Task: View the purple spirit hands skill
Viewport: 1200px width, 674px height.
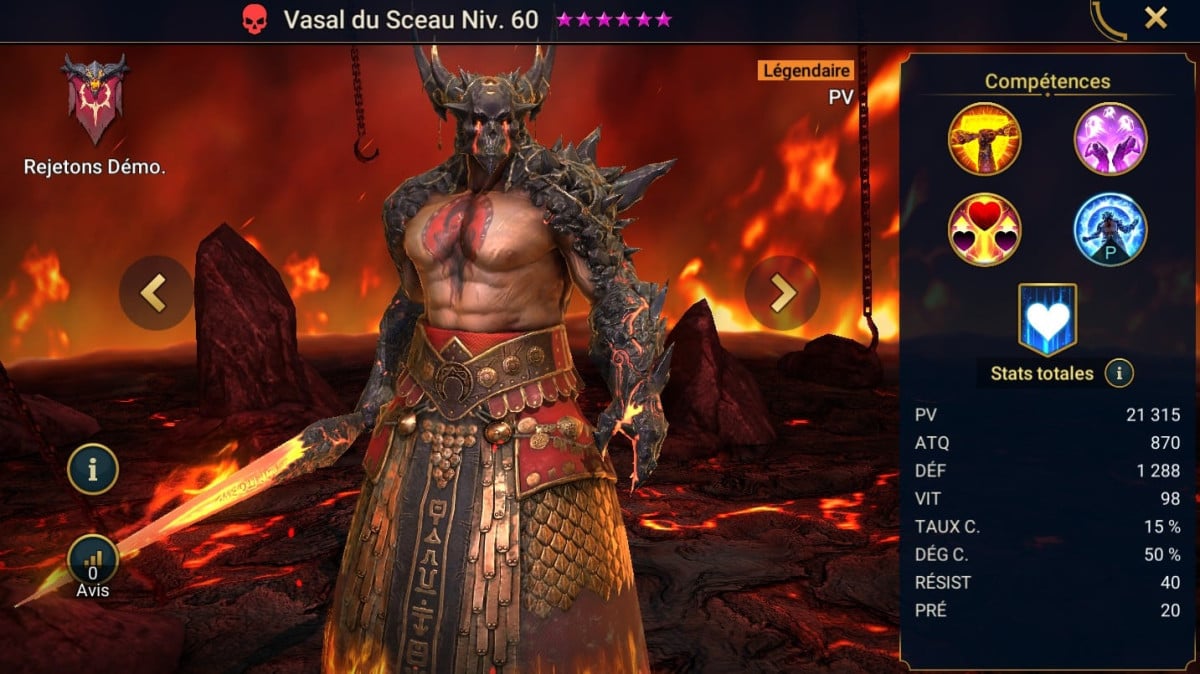Action: (x=1110, y=139)
